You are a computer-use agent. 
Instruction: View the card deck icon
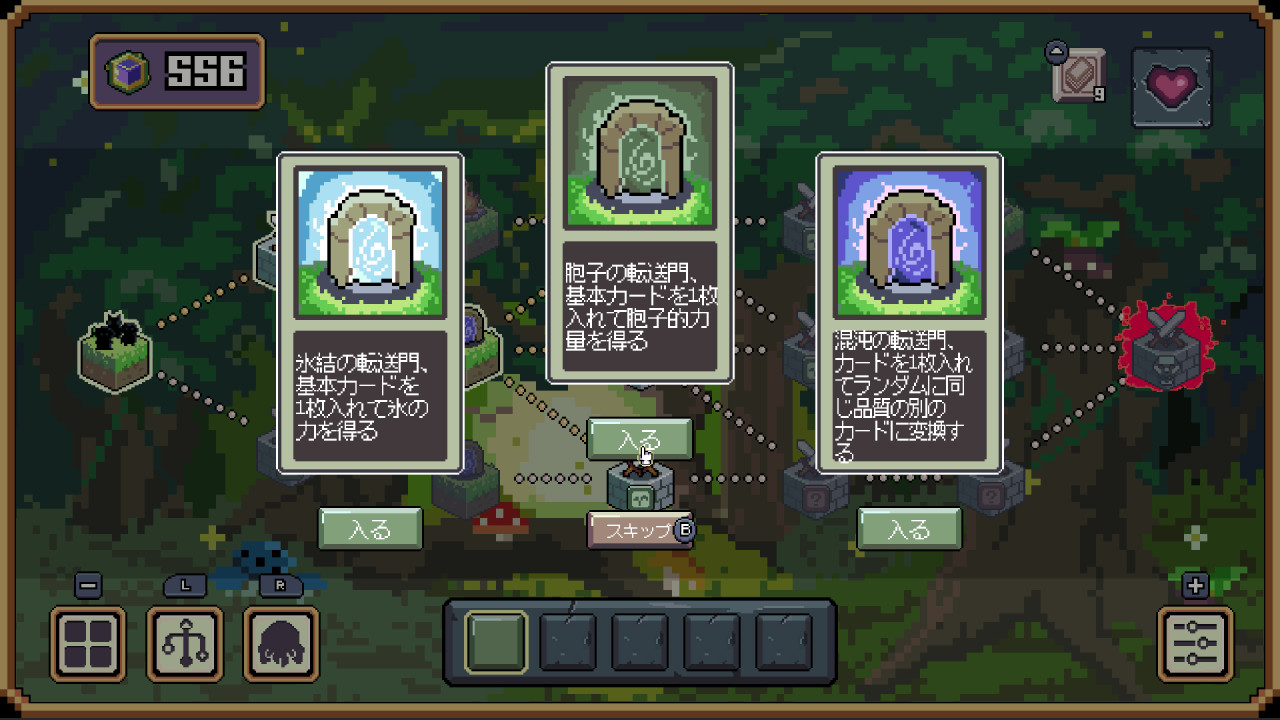coord(1080,76)
